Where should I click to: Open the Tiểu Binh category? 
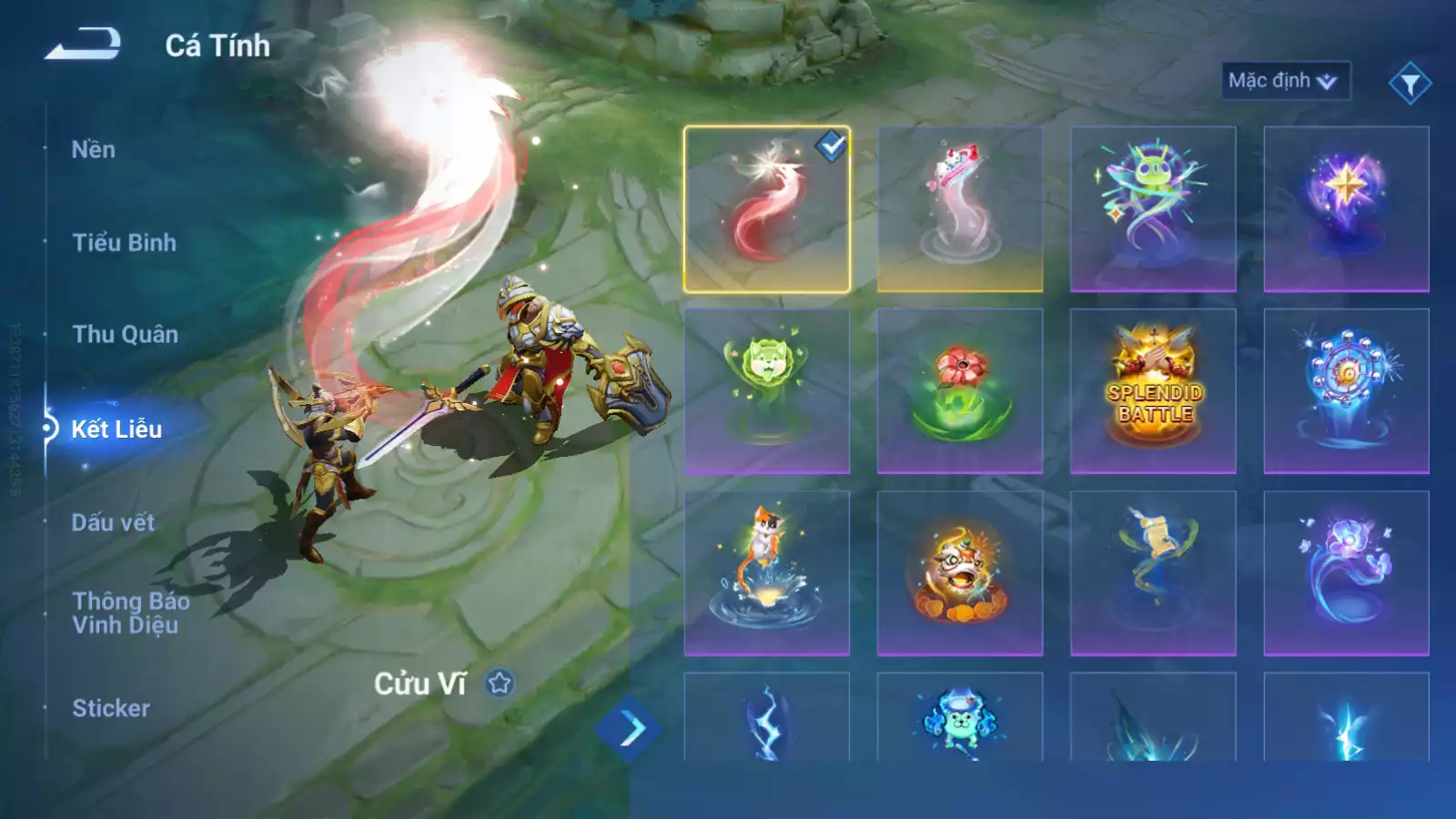point(124,243)
